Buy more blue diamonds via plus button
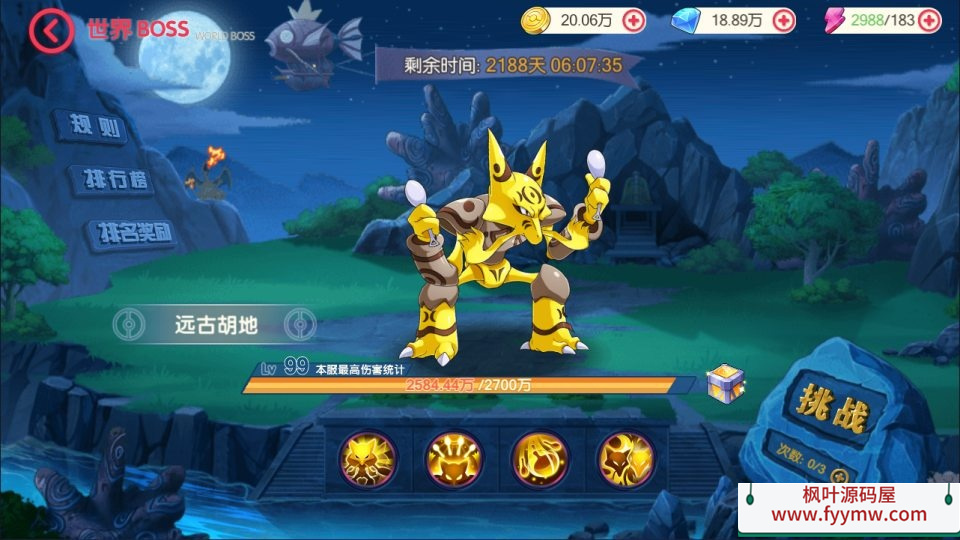 784,19
